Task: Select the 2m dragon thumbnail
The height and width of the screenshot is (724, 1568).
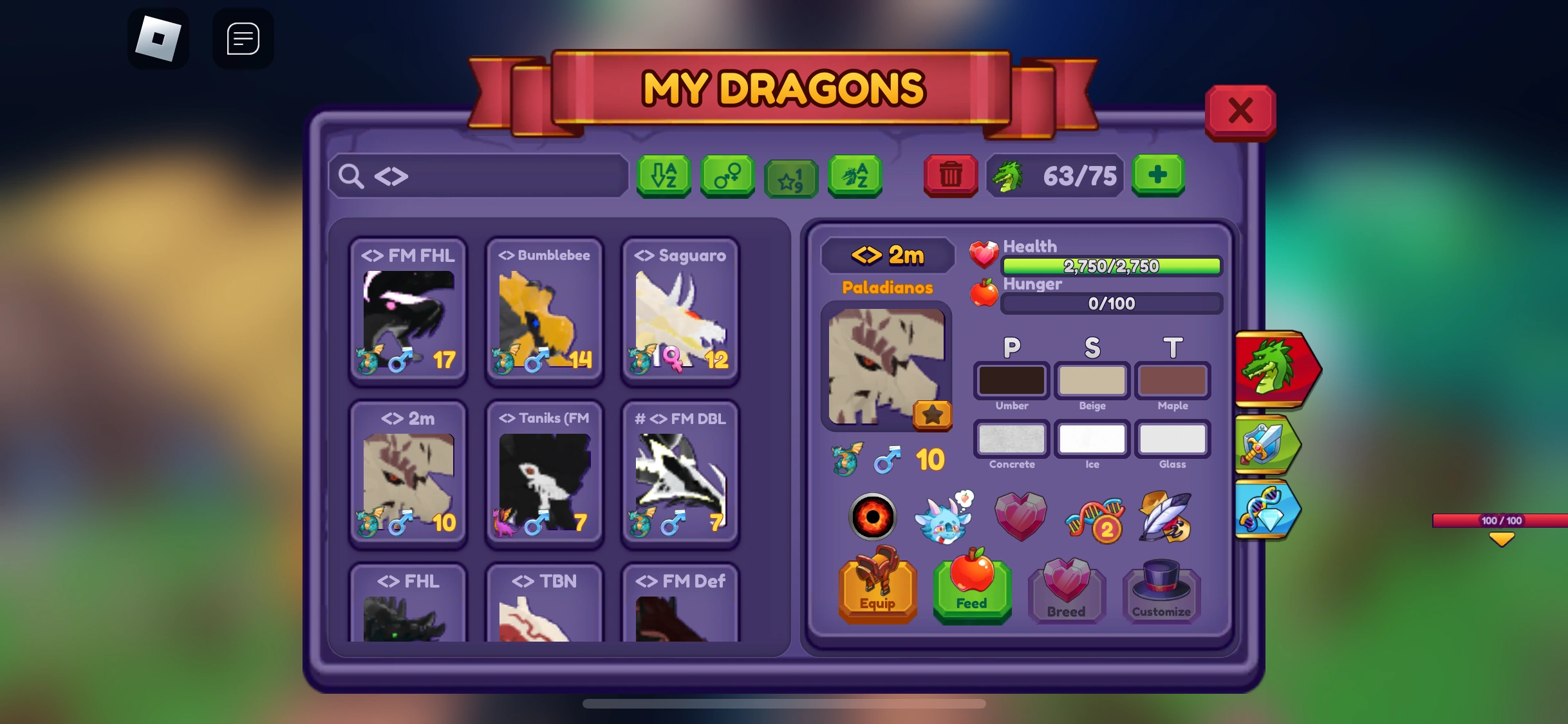Action: coord(407,475)
